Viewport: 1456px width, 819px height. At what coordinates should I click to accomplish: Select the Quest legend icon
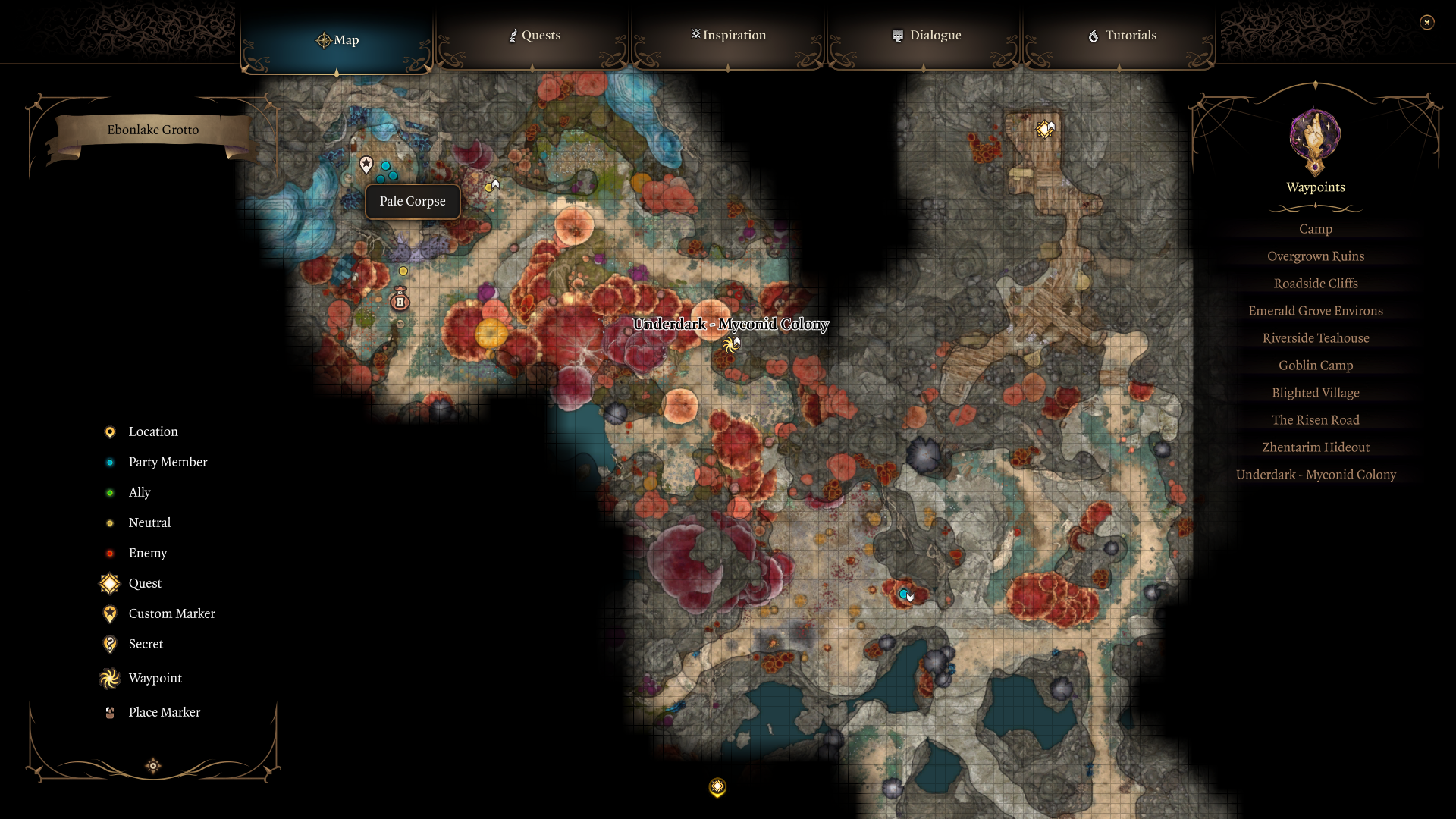coord(109,583)
